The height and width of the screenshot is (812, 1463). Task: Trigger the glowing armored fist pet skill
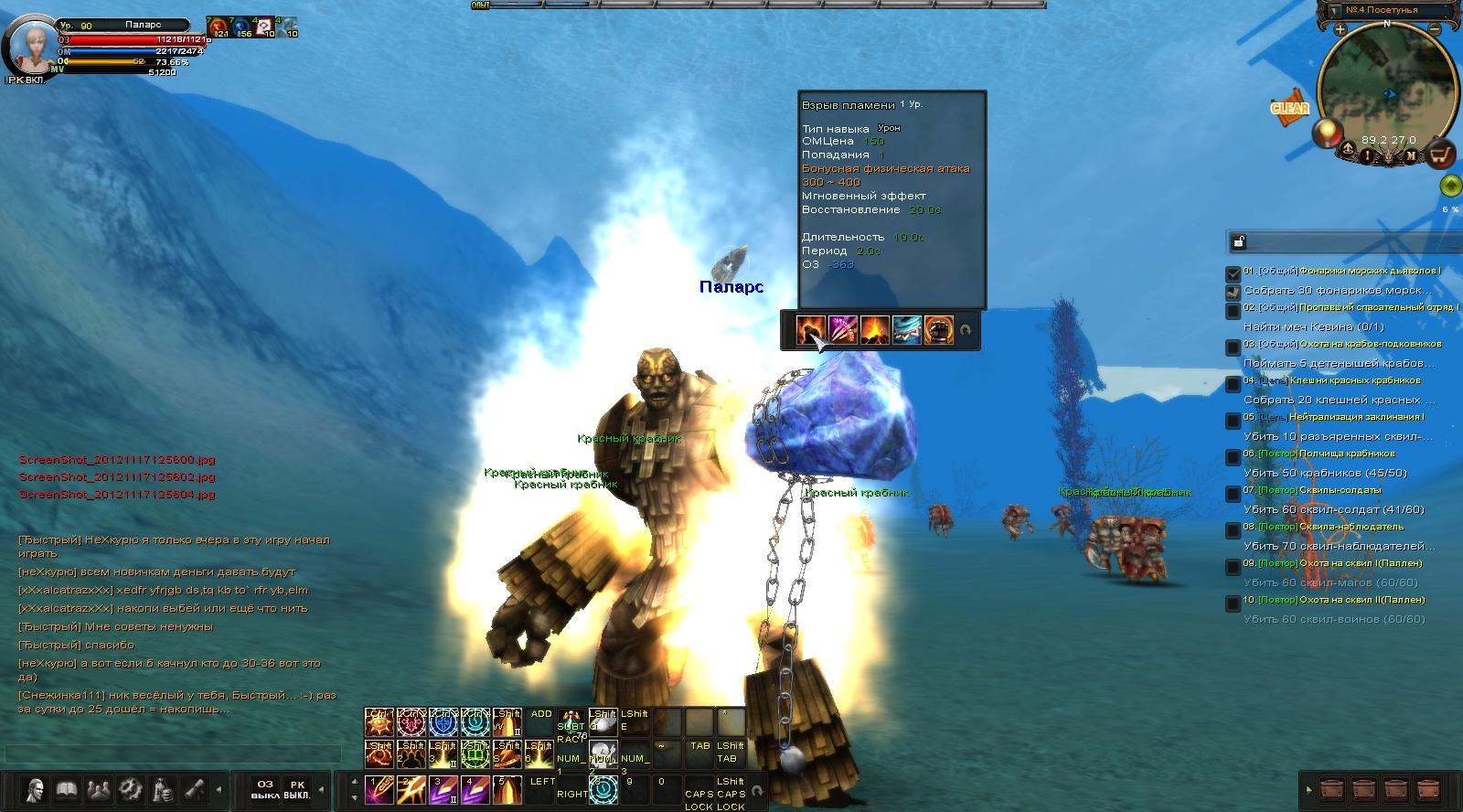pos(938,329)
